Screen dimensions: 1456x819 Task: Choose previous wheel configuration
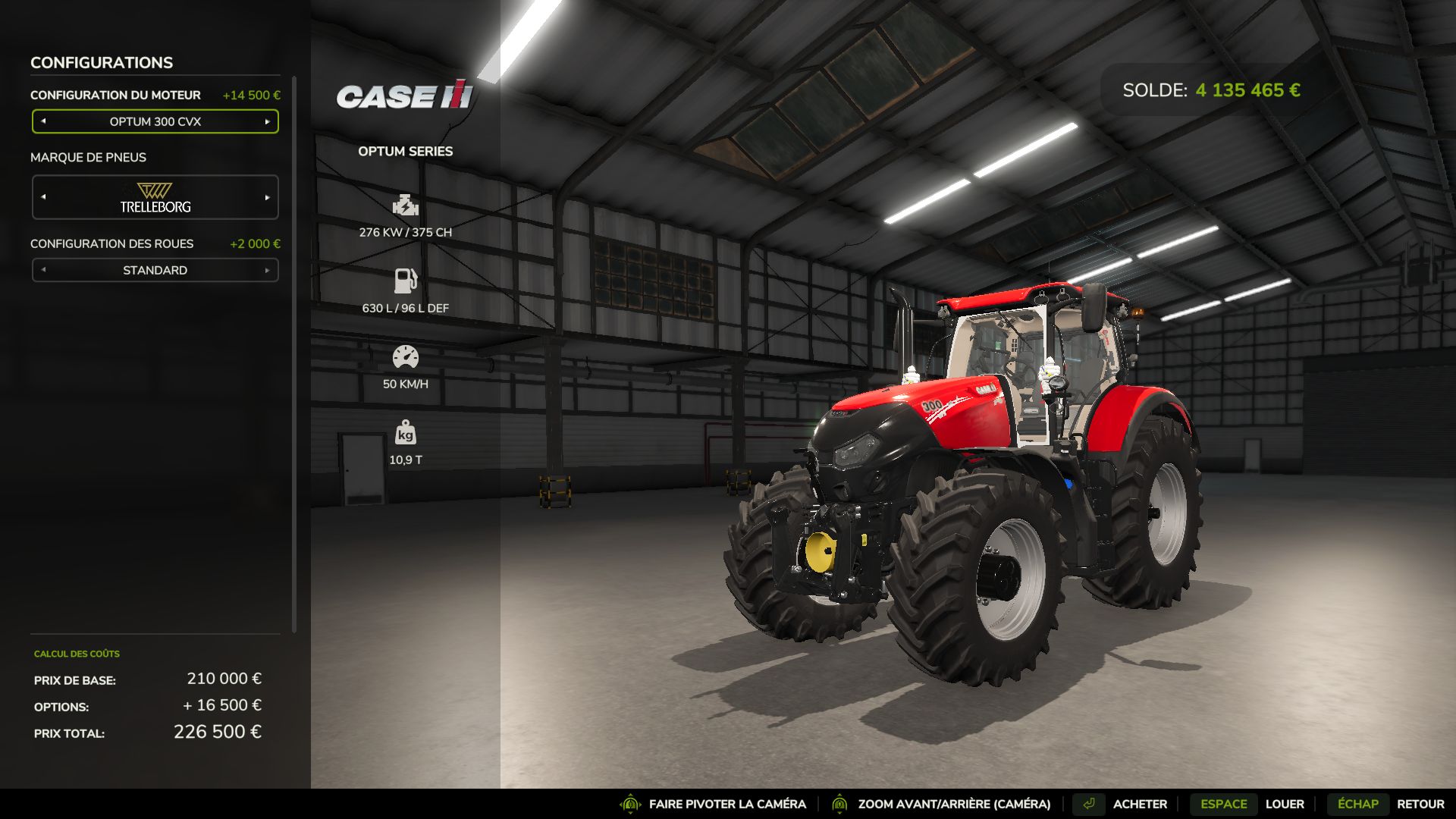[43, 270]
